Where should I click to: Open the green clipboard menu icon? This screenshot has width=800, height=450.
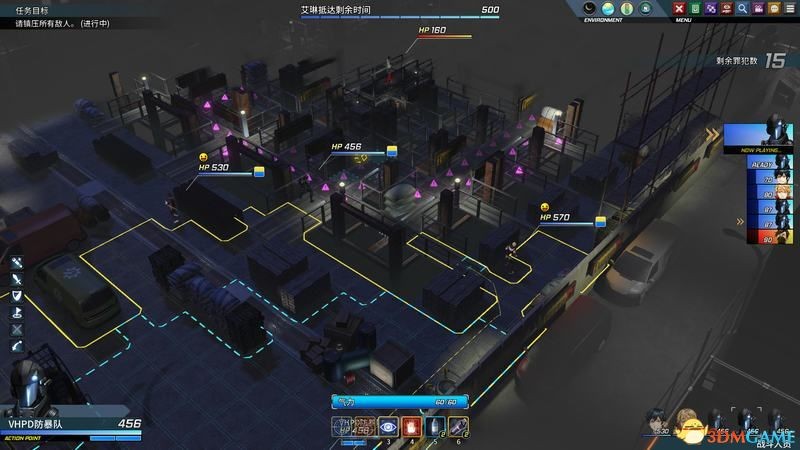pyautogui.click(x=695, y=9)
